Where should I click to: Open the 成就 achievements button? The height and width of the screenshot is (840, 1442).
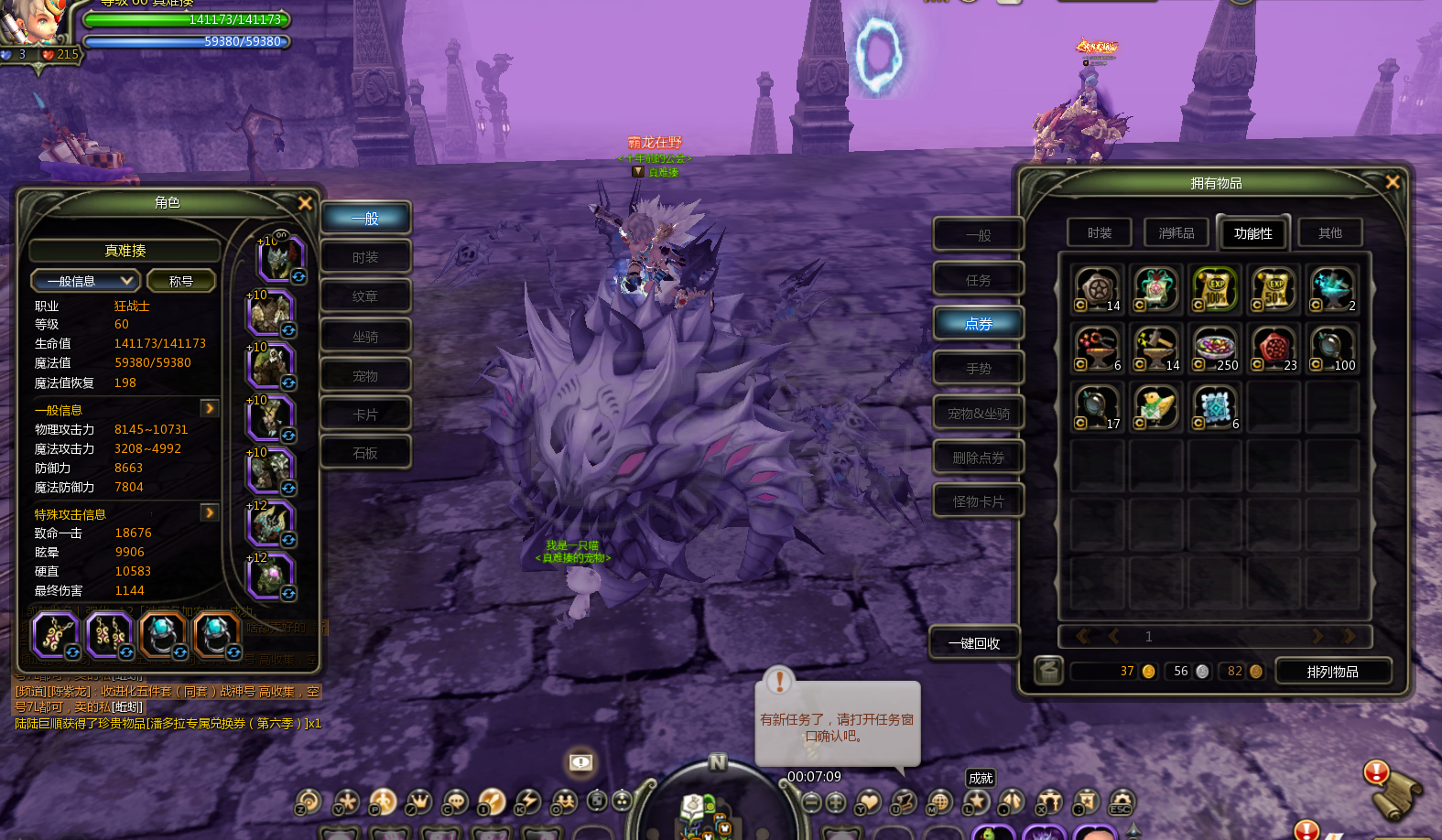pyautogui.click(x=980, y=778)
